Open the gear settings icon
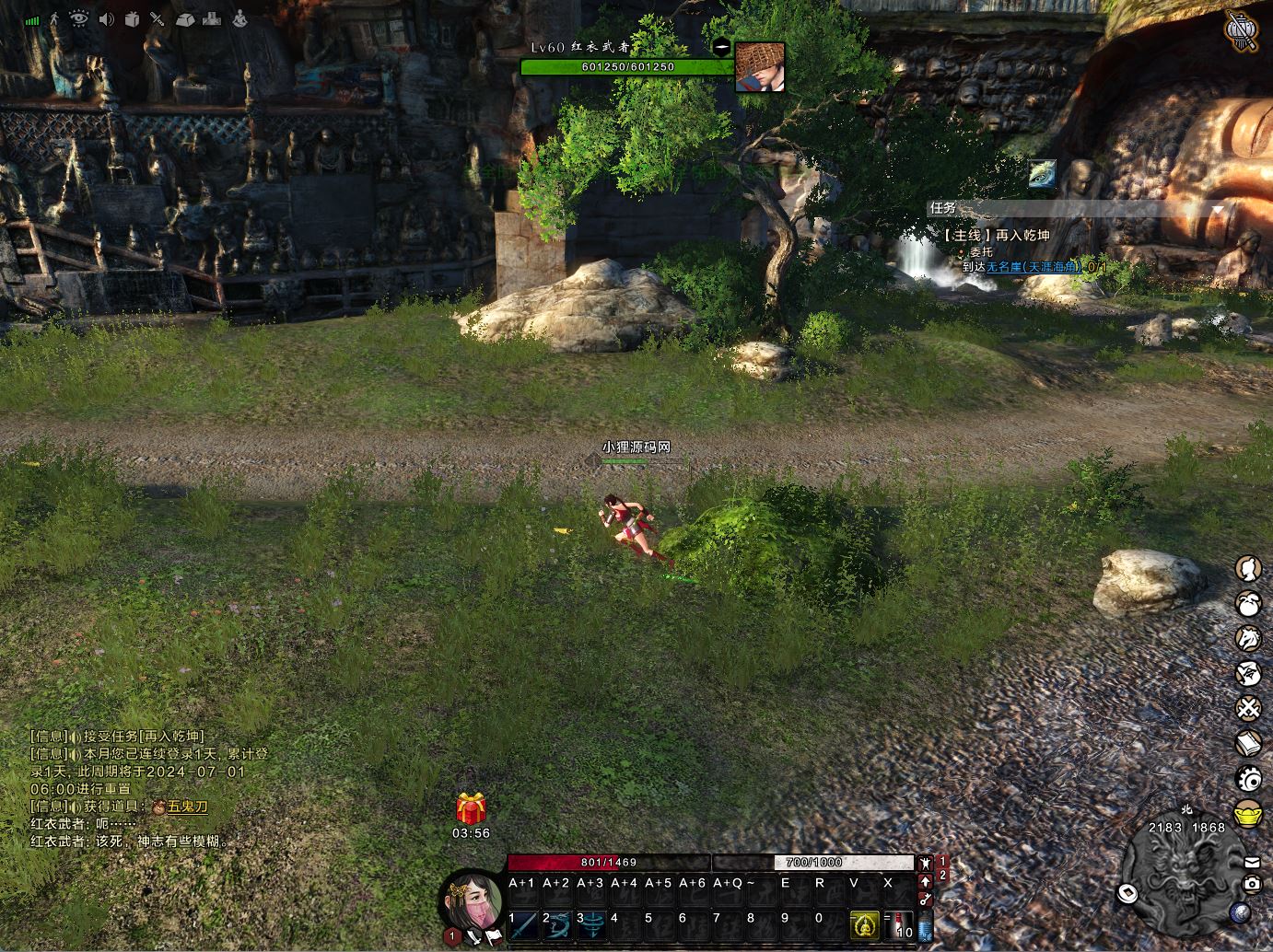Viewport: 1273px width, 952px height. 1248,779
